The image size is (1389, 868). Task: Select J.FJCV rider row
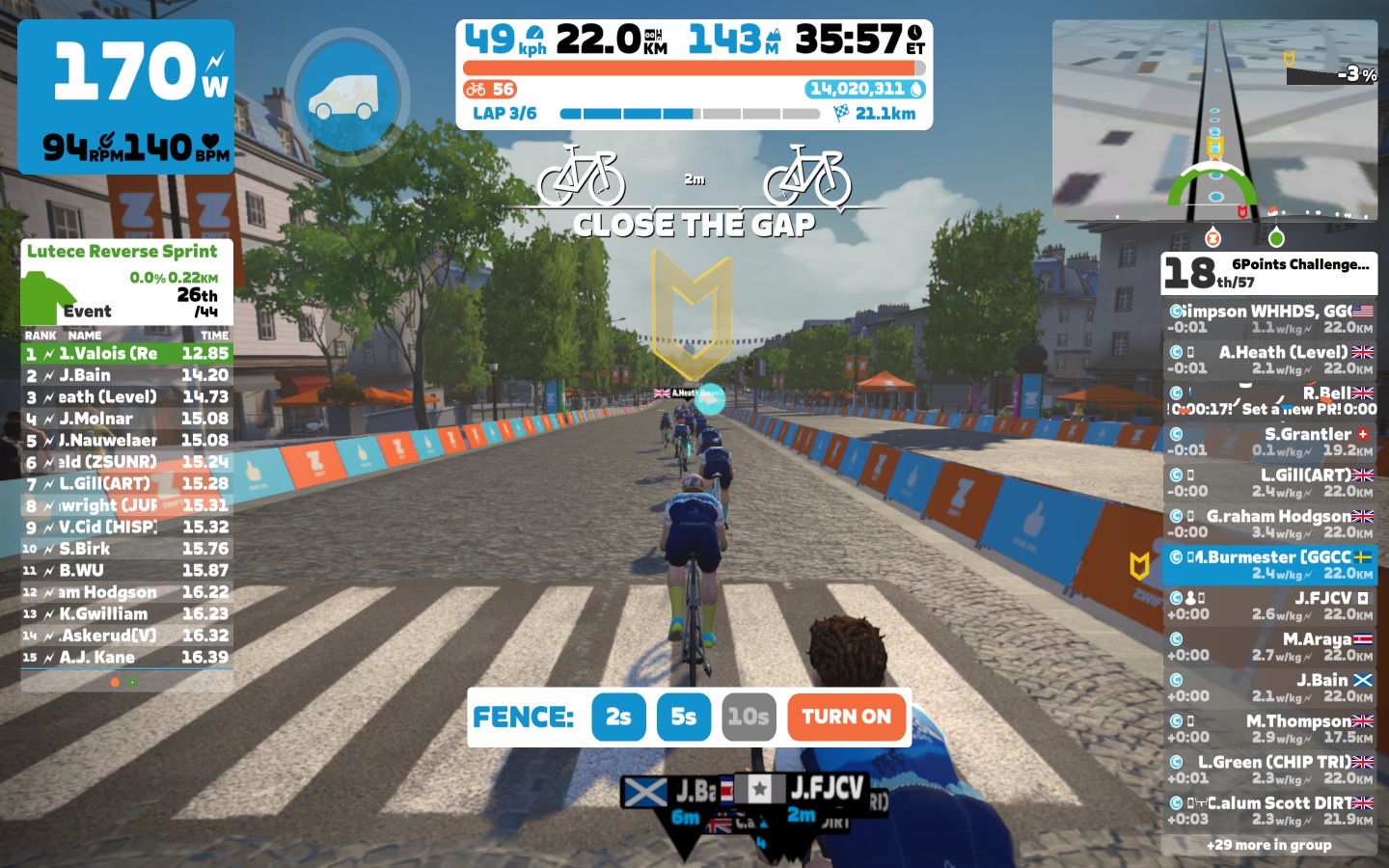pyautogui.click(x=1269, y=606)
